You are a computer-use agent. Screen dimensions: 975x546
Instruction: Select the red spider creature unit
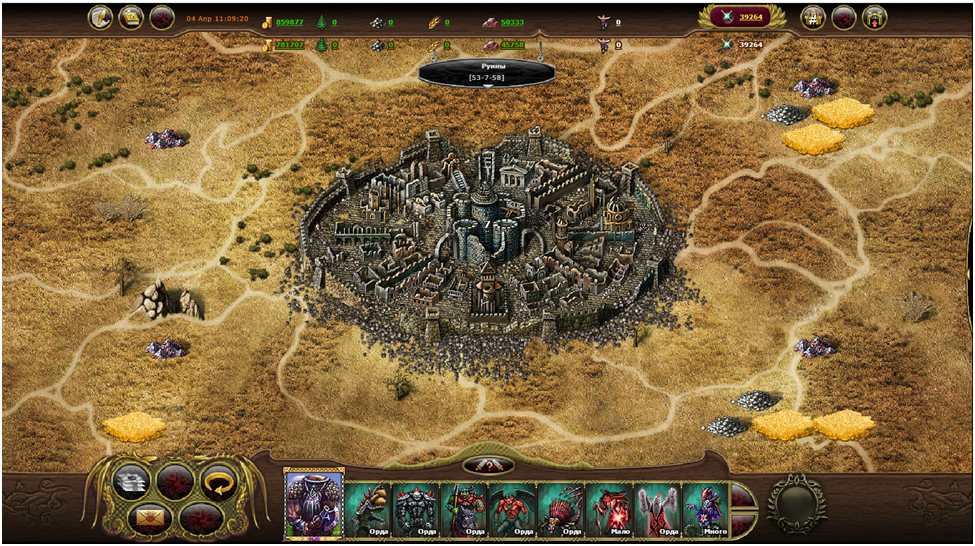[x=561, y=509]
